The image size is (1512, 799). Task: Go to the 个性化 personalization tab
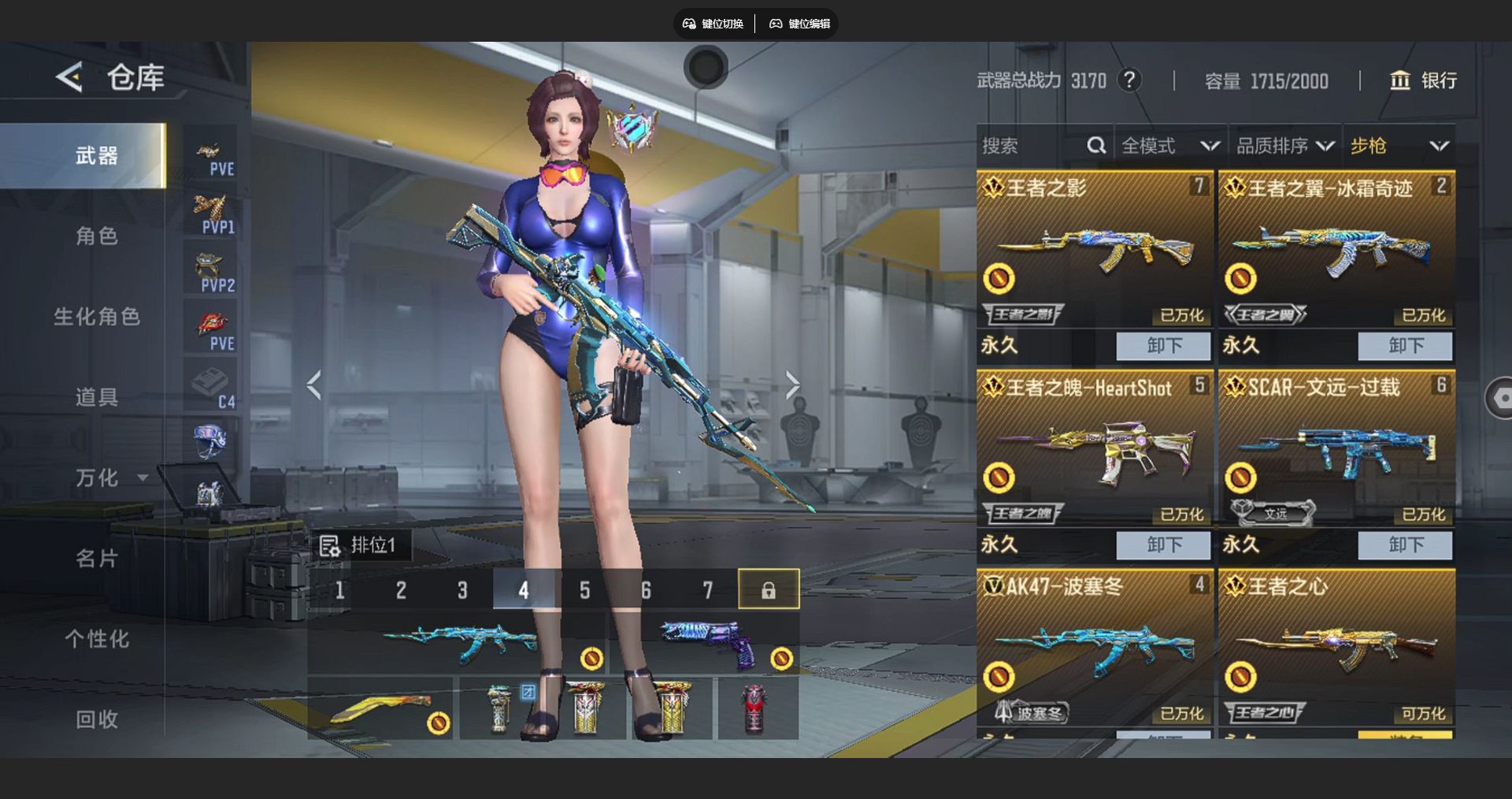(96, 639)
